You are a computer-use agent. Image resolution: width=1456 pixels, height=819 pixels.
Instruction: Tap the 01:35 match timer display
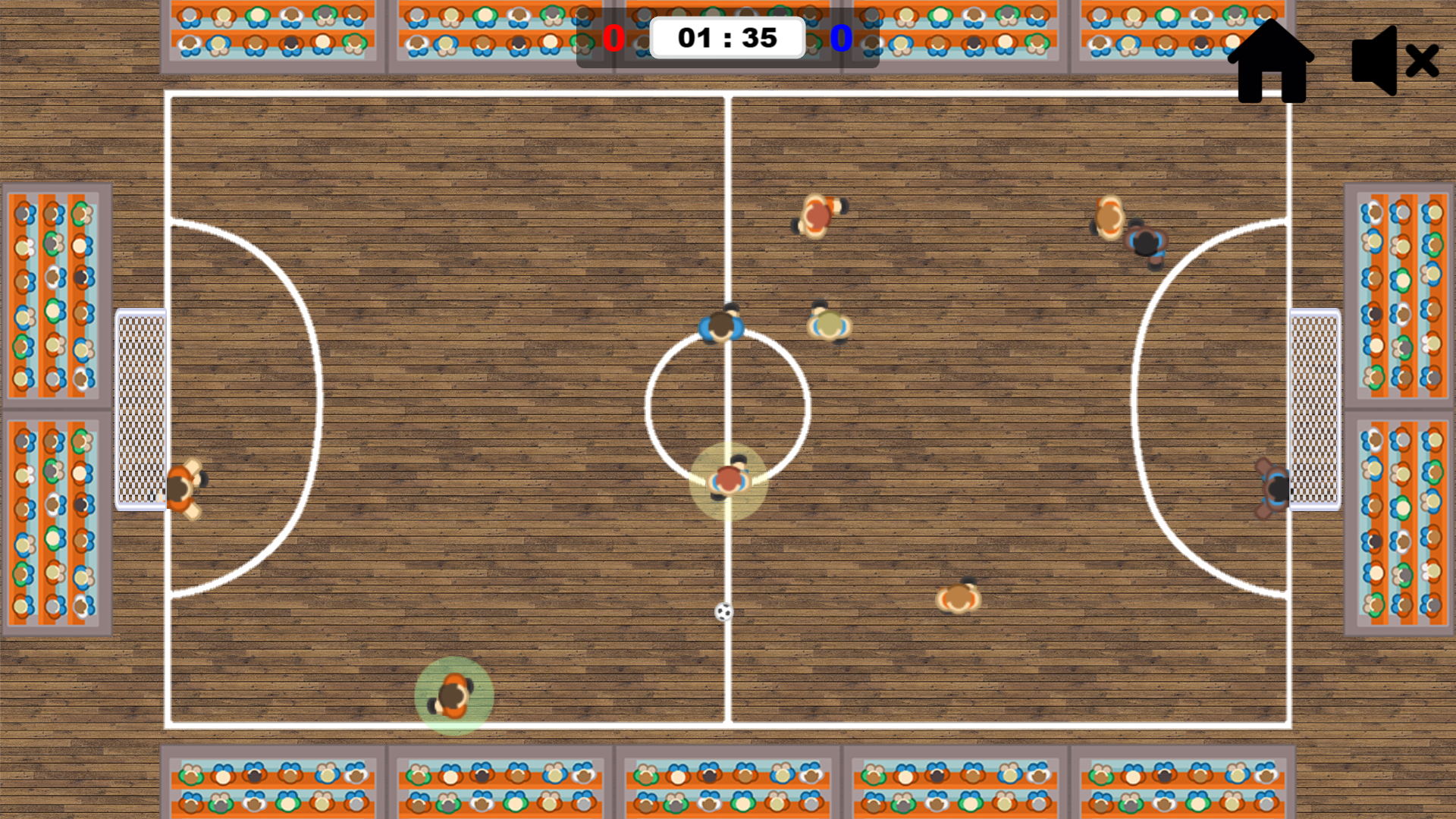727,36
